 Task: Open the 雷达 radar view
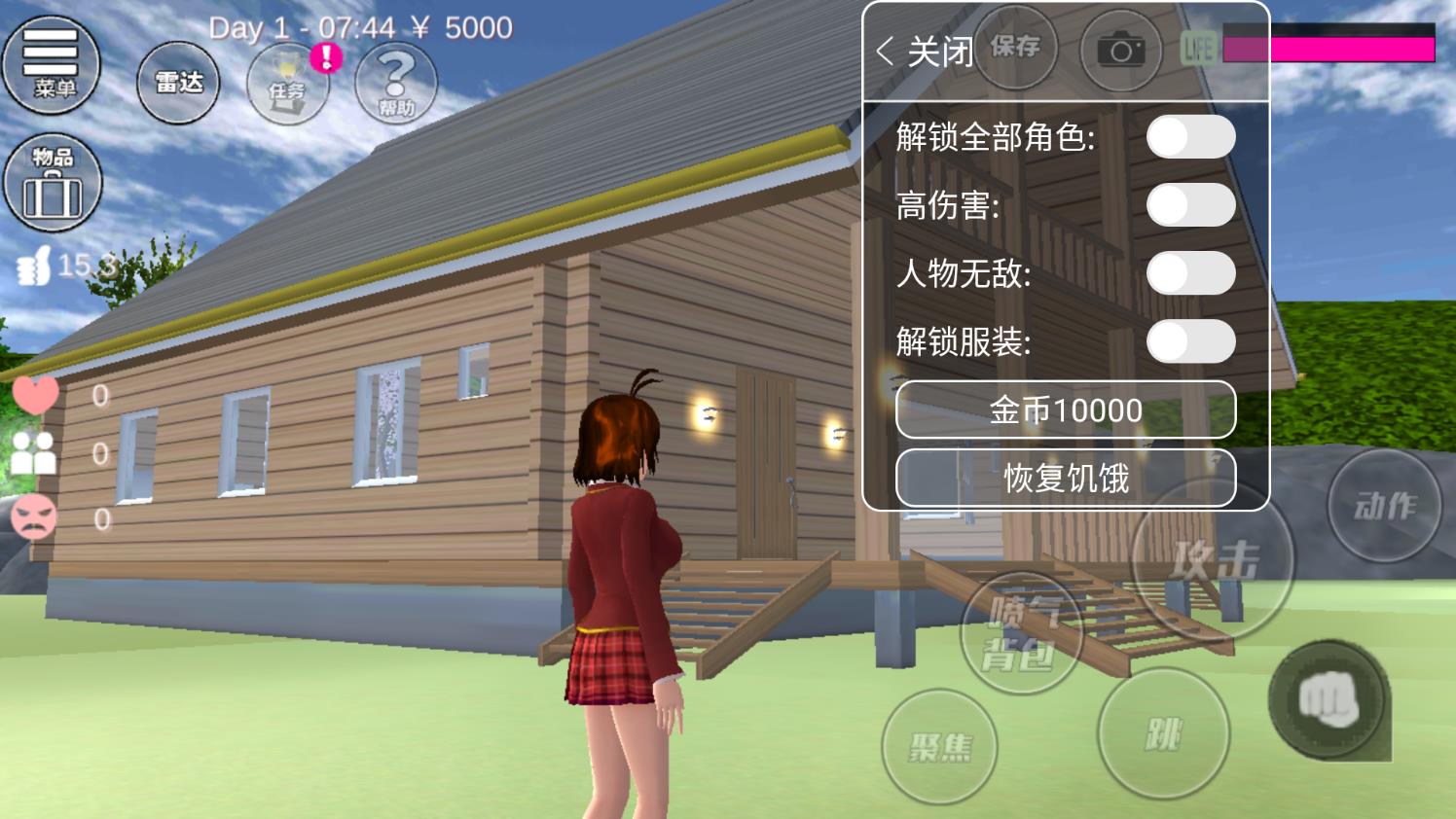pyautogui.click(x=178, y=84)
